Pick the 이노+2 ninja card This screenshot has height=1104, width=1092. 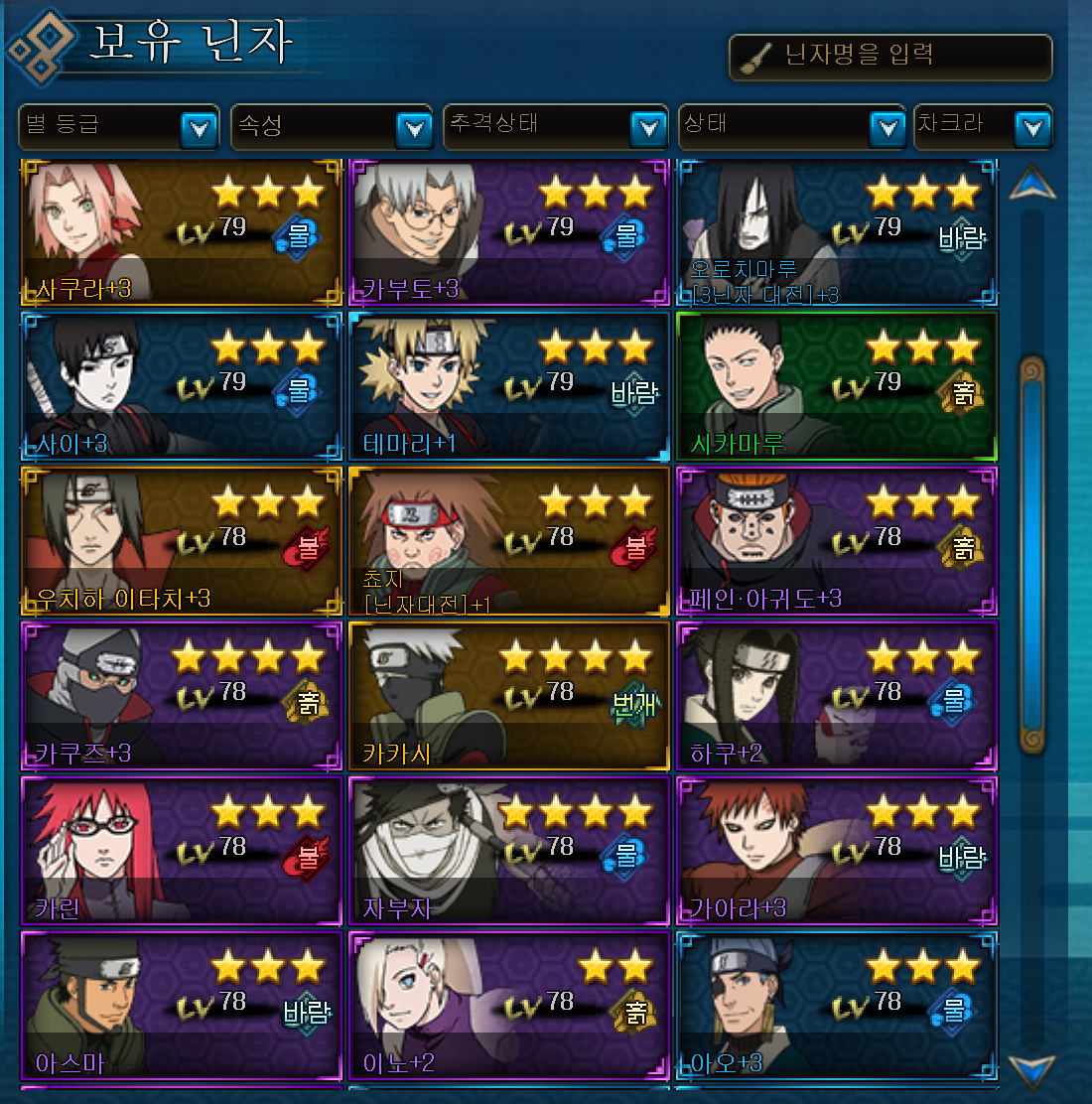pos(509,1007)
